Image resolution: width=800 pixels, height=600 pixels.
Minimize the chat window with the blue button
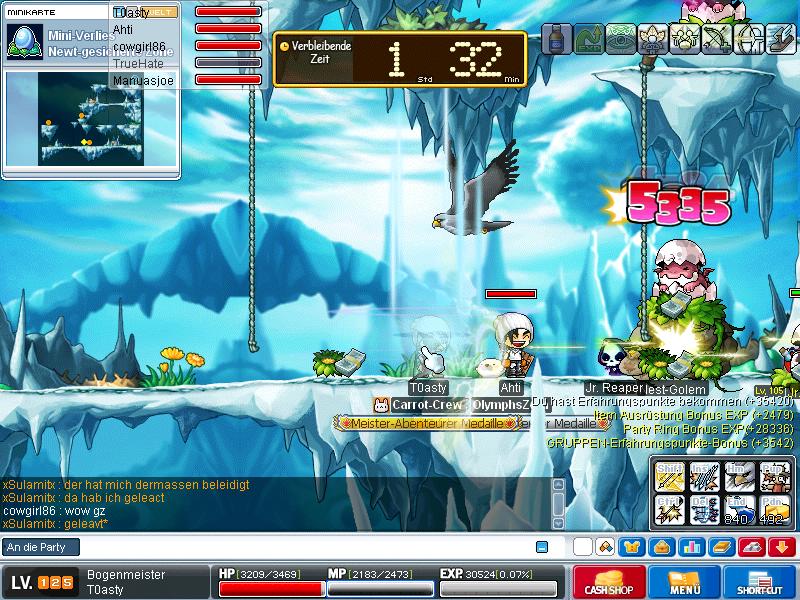tap(542, 547)
